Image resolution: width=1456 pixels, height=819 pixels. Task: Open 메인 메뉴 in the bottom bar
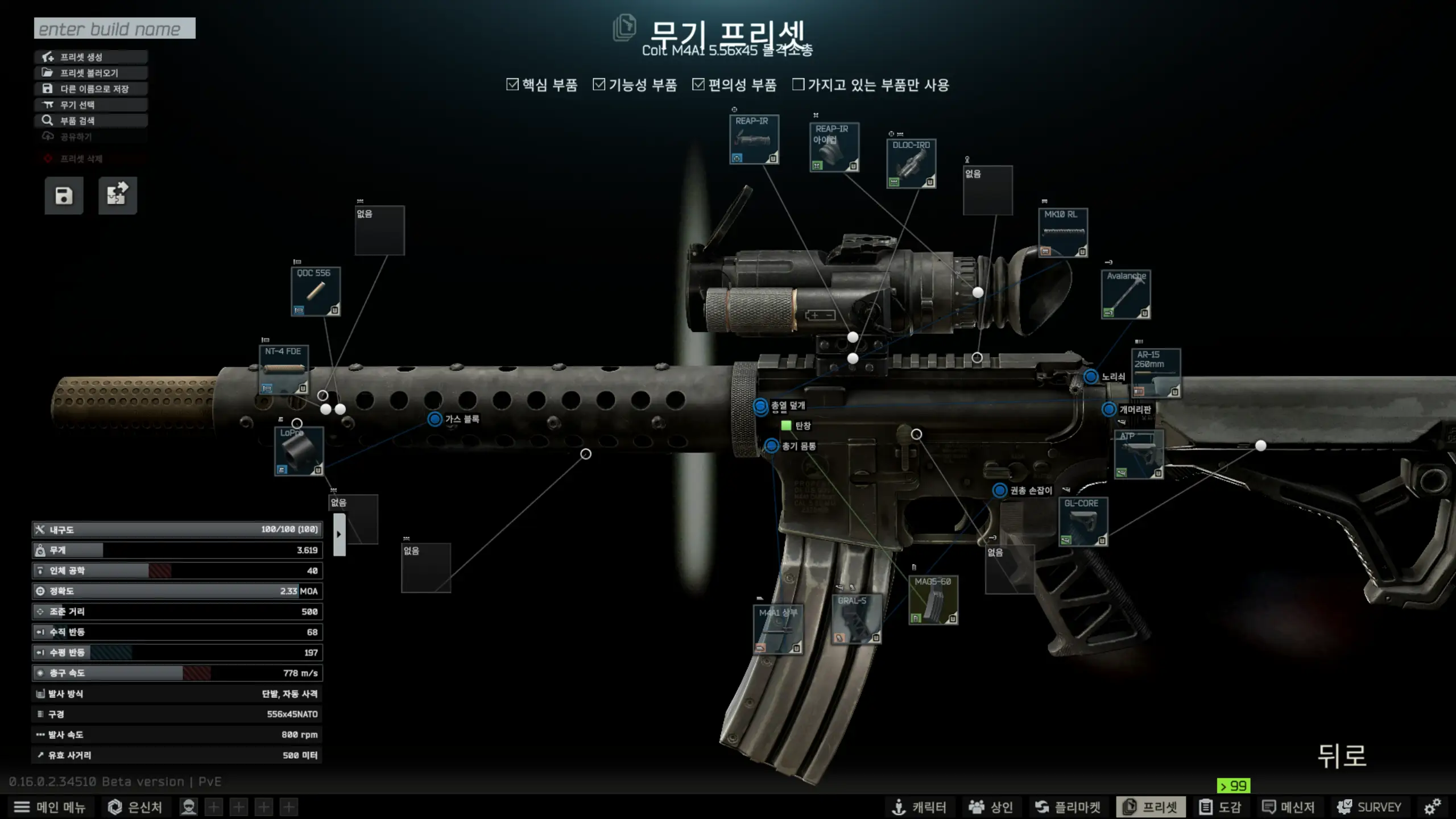pyautogui.click(x=49, y=807)
